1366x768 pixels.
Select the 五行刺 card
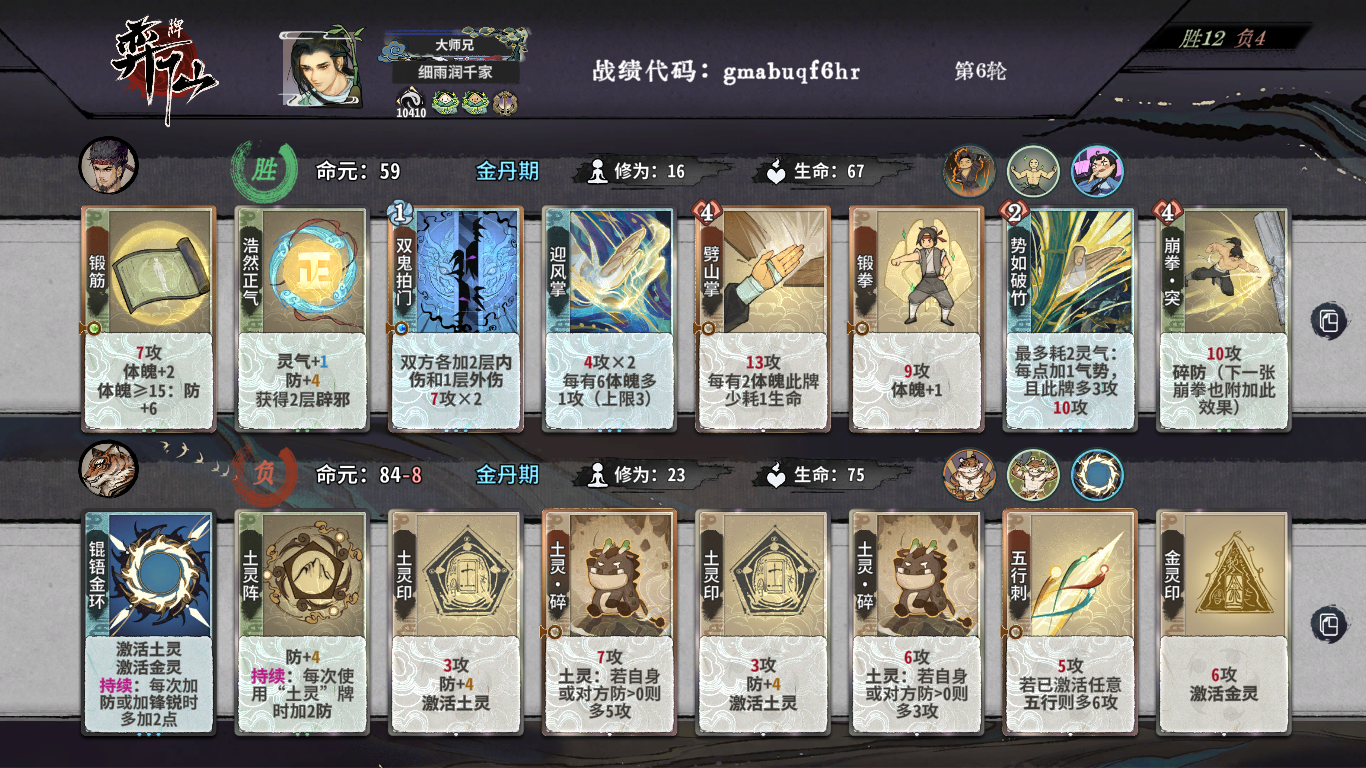pos(1070,620)
